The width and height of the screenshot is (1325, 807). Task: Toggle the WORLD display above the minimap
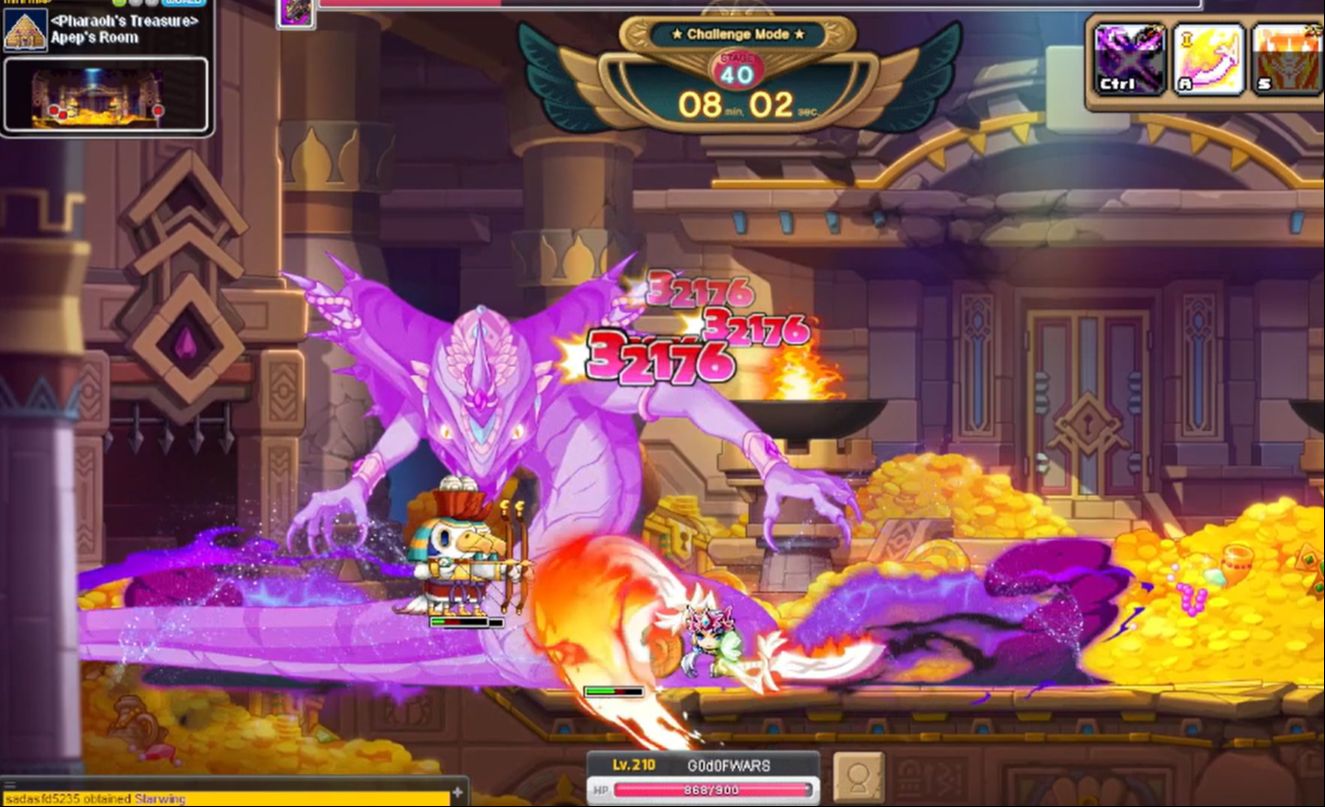182,3
